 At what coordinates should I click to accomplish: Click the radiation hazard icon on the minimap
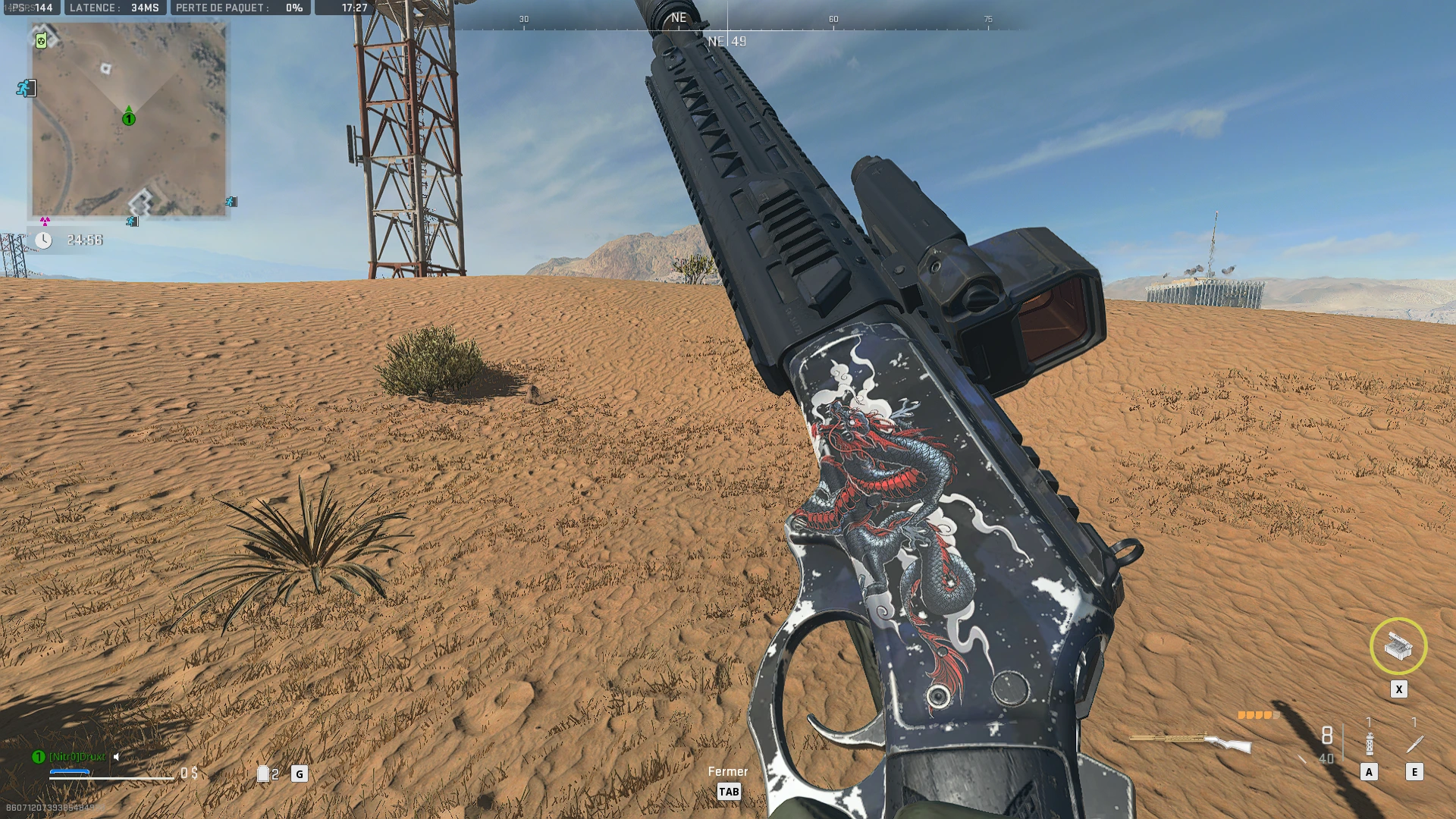coord(45,221)
